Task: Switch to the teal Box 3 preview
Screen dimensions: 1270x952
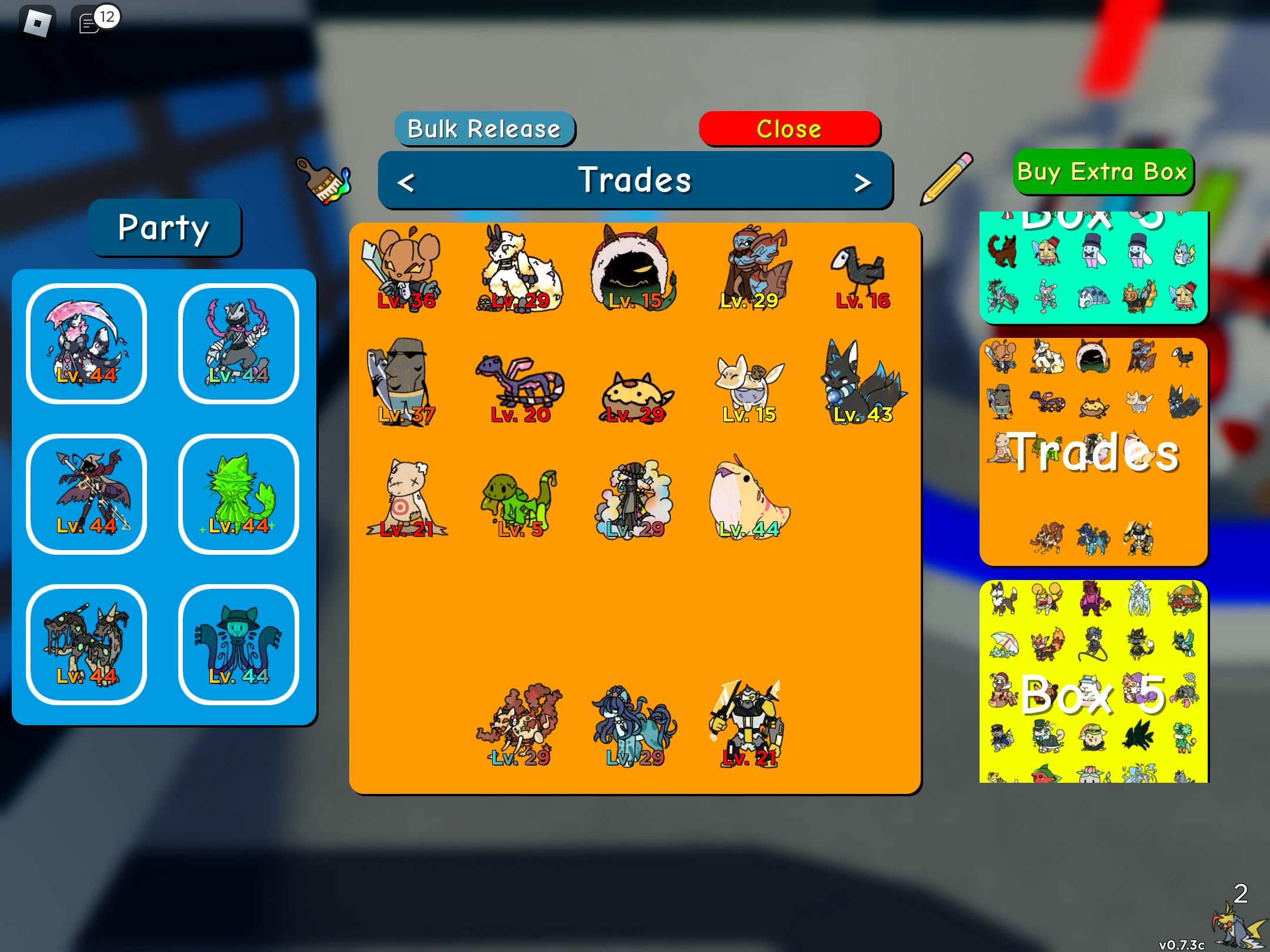Action: pos(1092,267)
